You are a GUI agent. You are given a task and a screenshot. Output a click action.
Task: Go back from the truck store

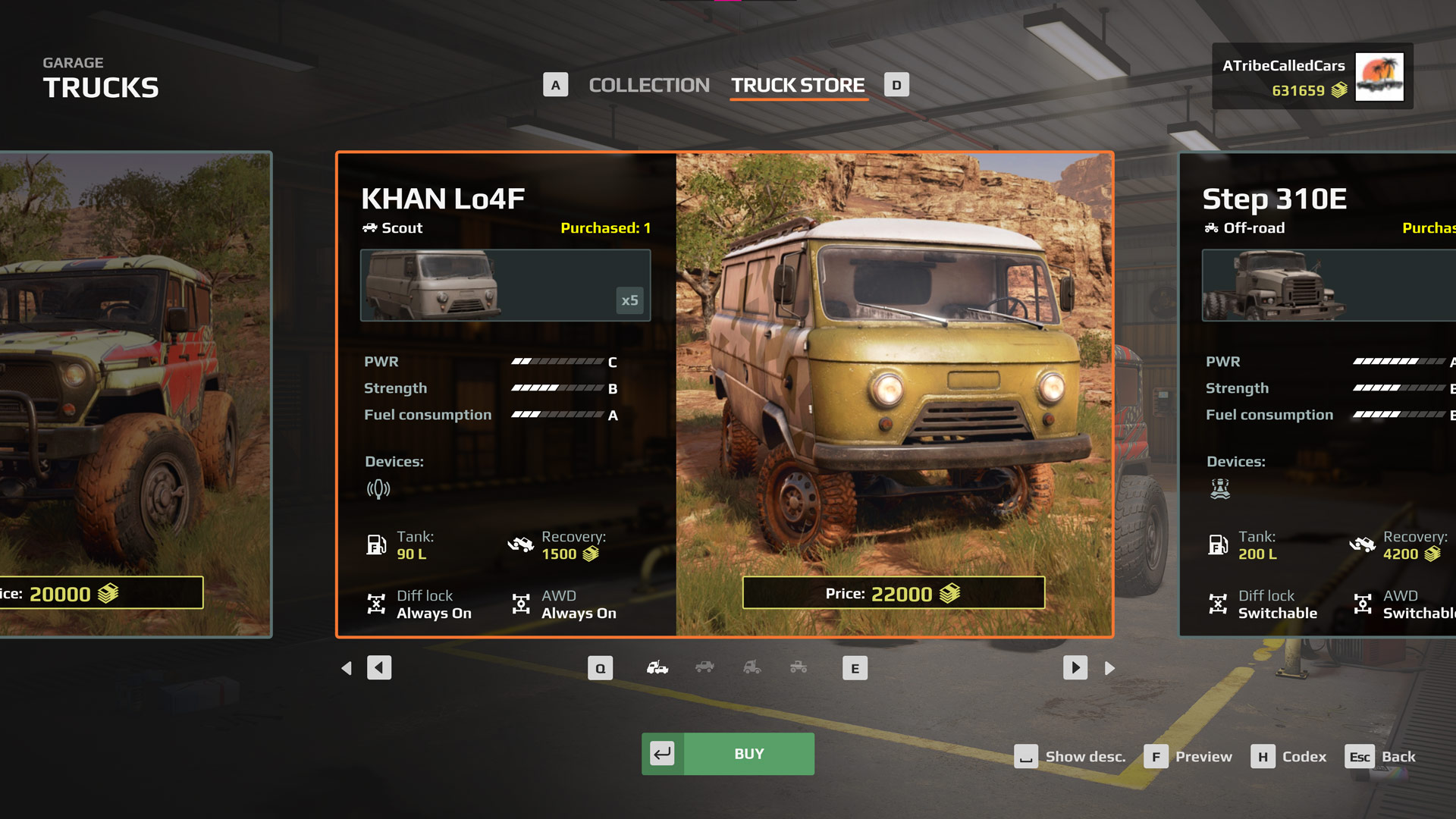coord(1380,757)
